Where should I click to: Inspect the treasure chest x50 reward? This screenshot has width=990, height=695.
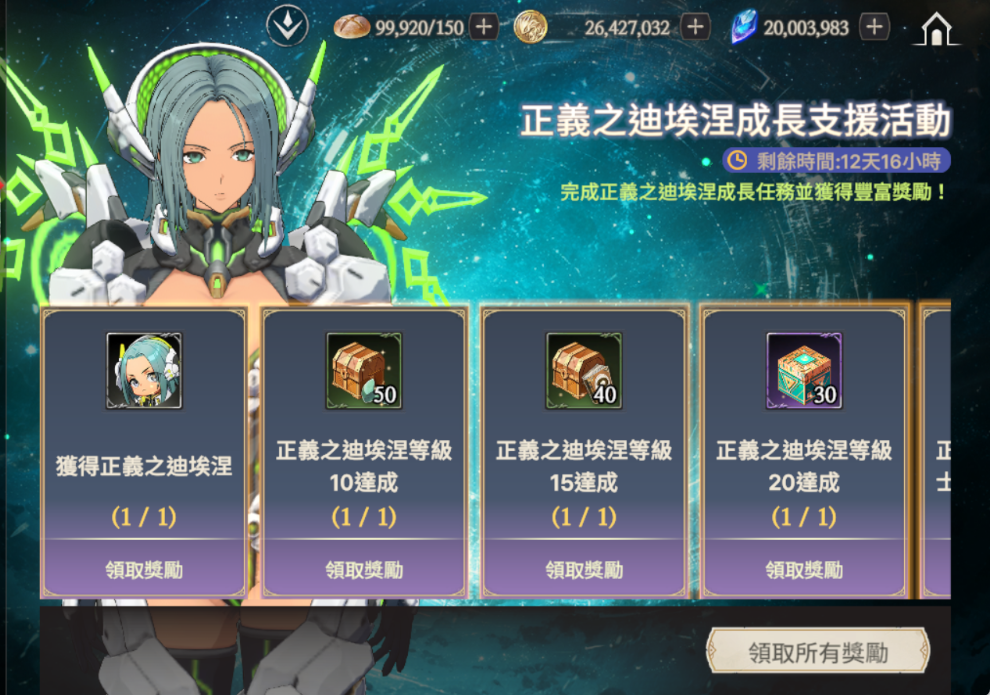click(364, 371)
